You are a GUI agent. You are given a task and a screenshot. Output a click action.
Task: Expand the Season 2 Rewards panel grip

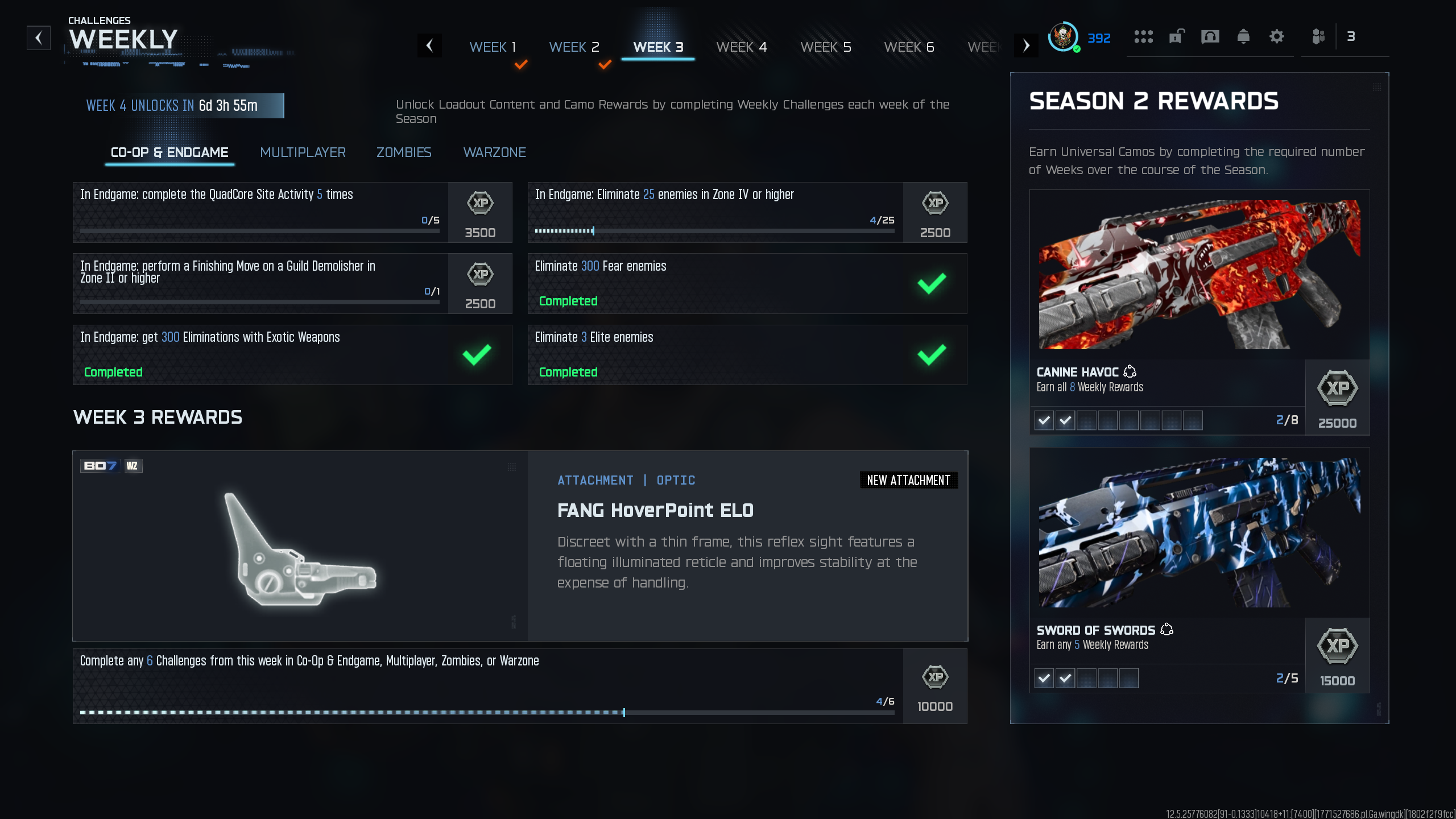coord(1377,88)
